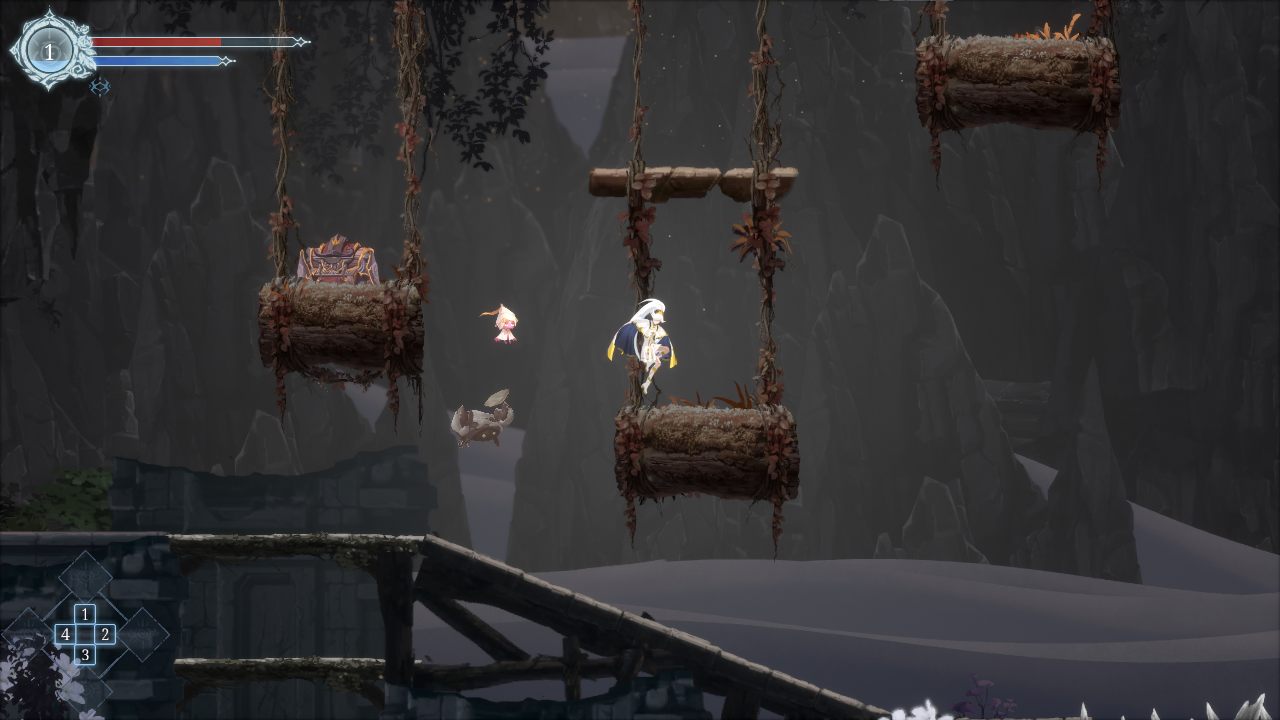This screenshot has width=1280, height=720.
Task: Select the small blue emblem under the bars
Action: tap(99, 87)
